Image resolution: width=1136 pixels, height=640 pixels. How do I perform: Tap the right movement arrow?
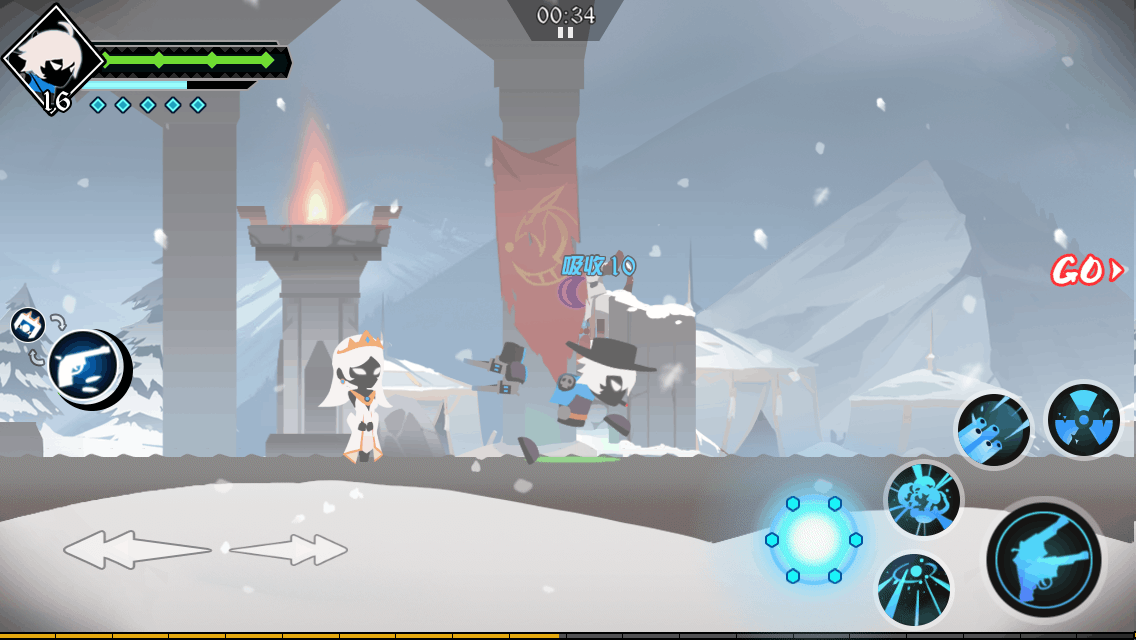pos(289,549)
